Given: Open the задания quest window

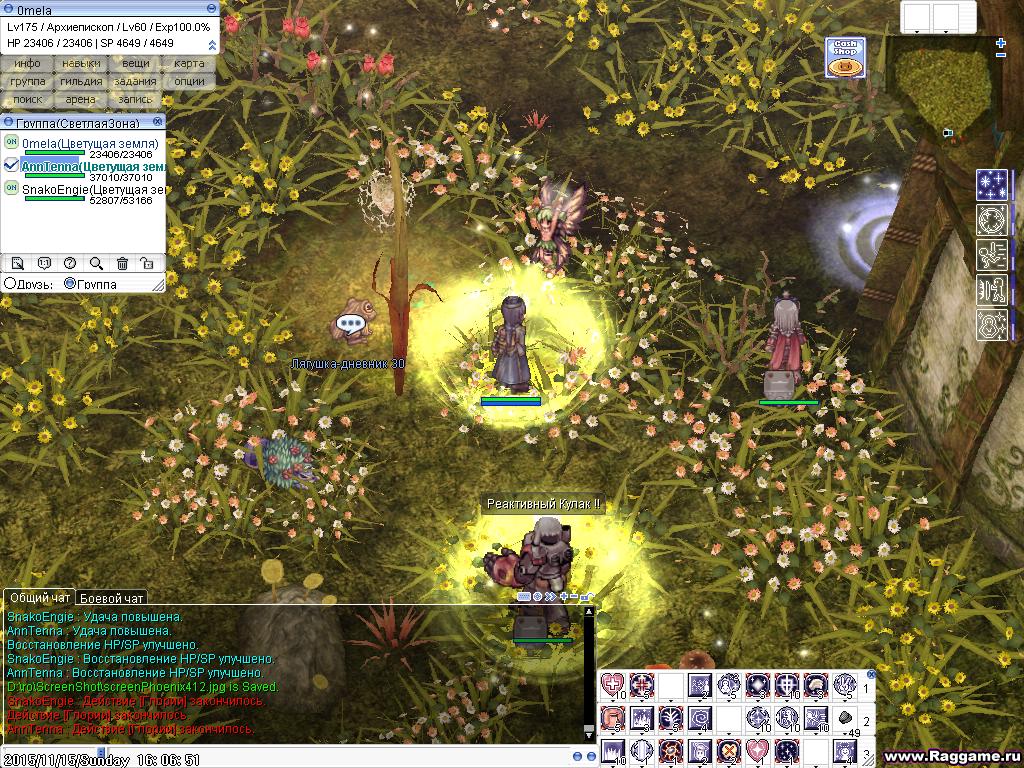Looking at the screenshot, I should pos(136,81).
